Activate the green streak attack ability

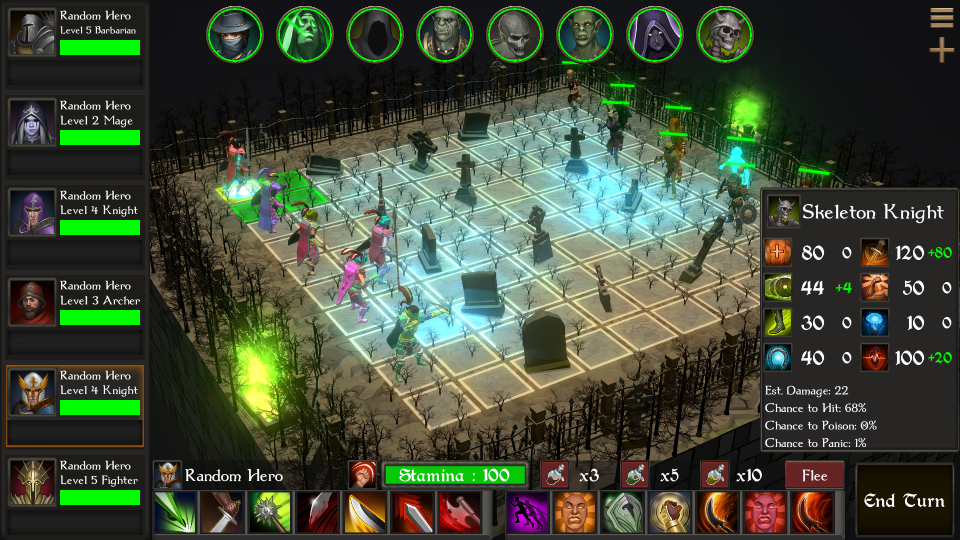click(x=174, y=513)
